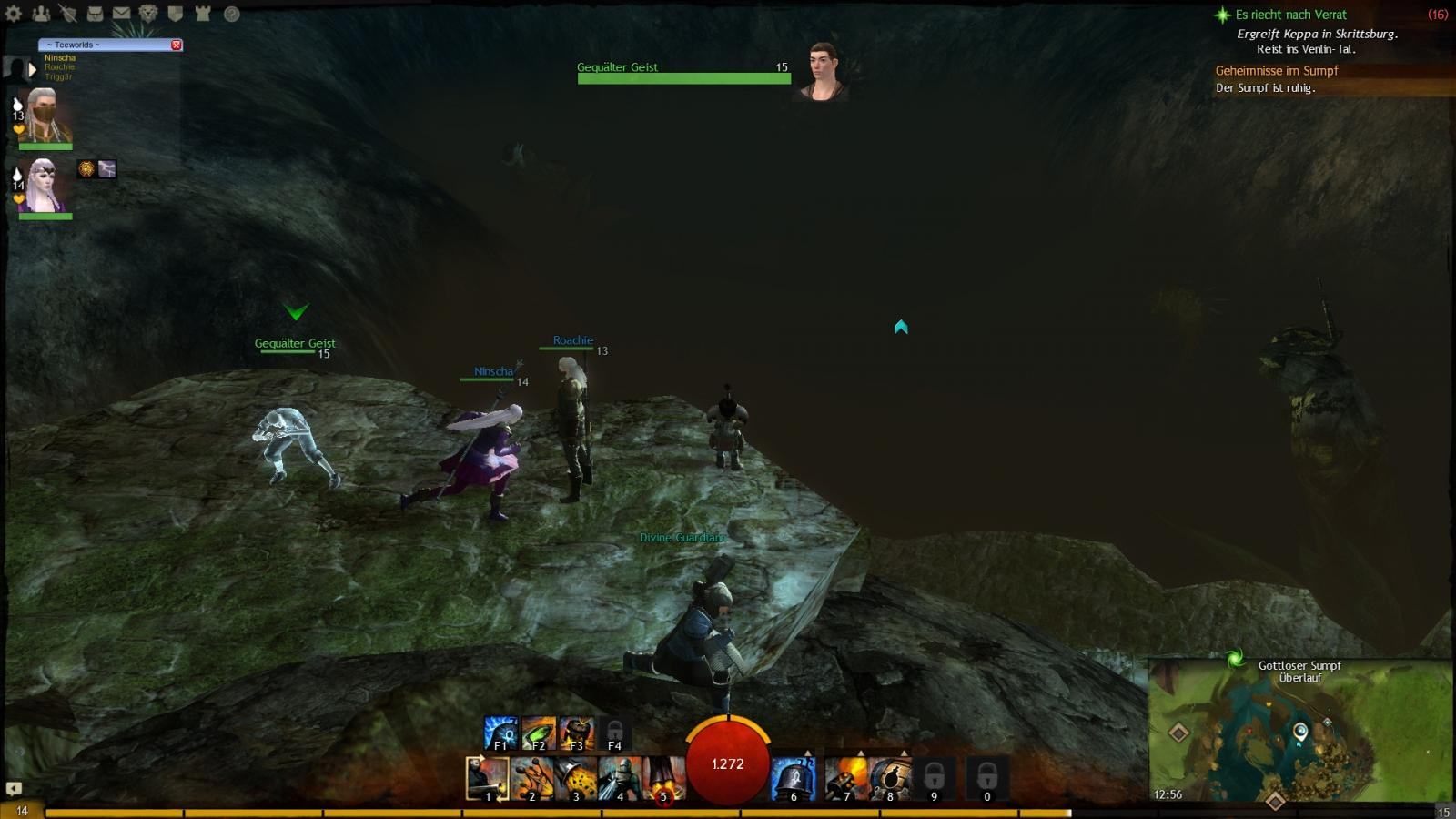Open the guild shield panel
The image size is (1456, 819).
click(176, 14)
